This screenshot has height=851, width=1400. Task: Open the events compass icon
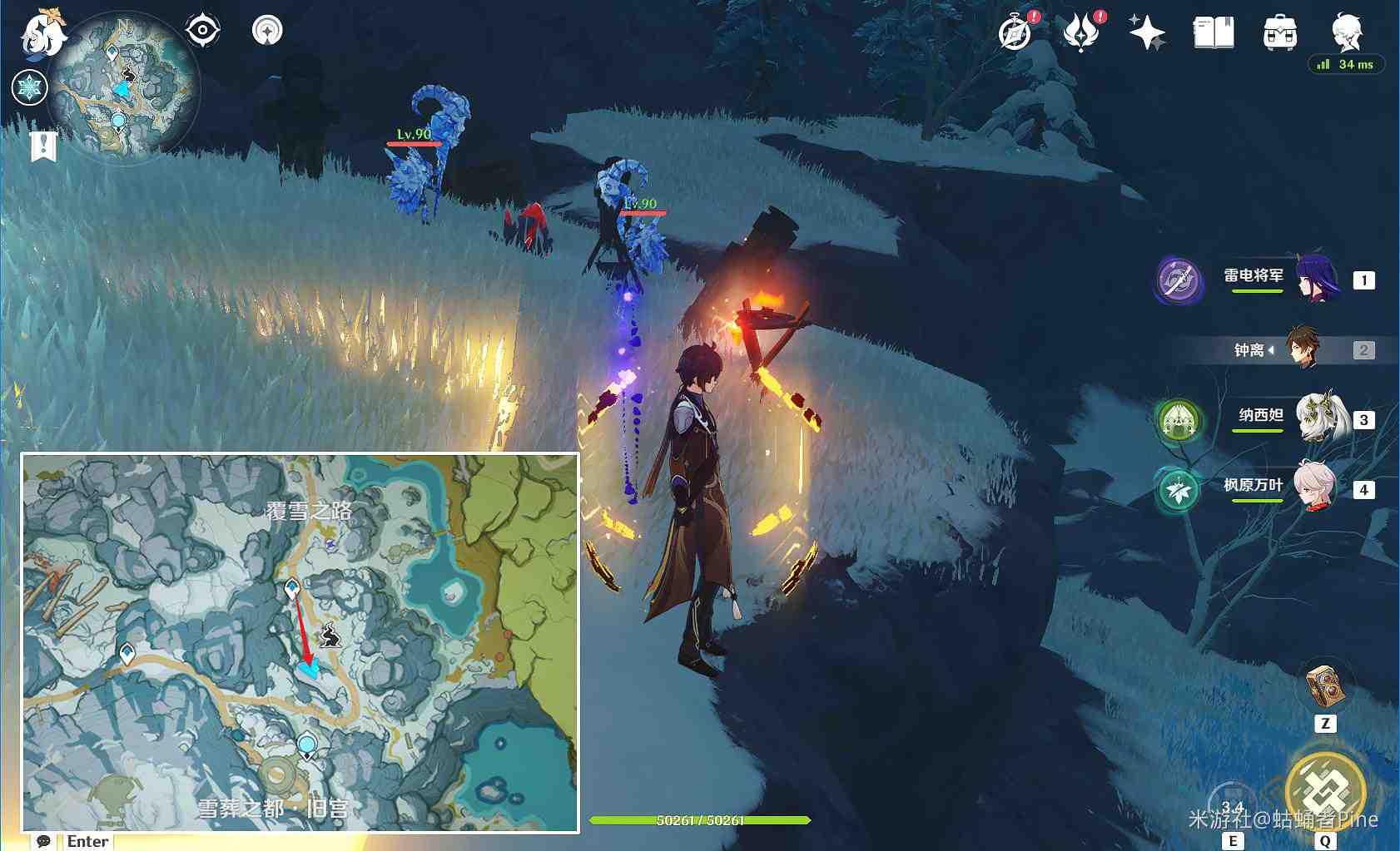[x=1015, y=33]
